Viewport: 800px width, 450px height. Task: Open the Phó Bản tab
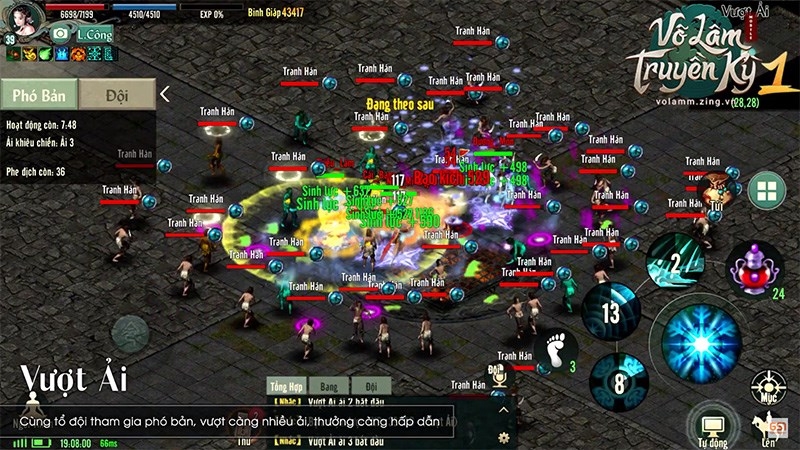39,94
